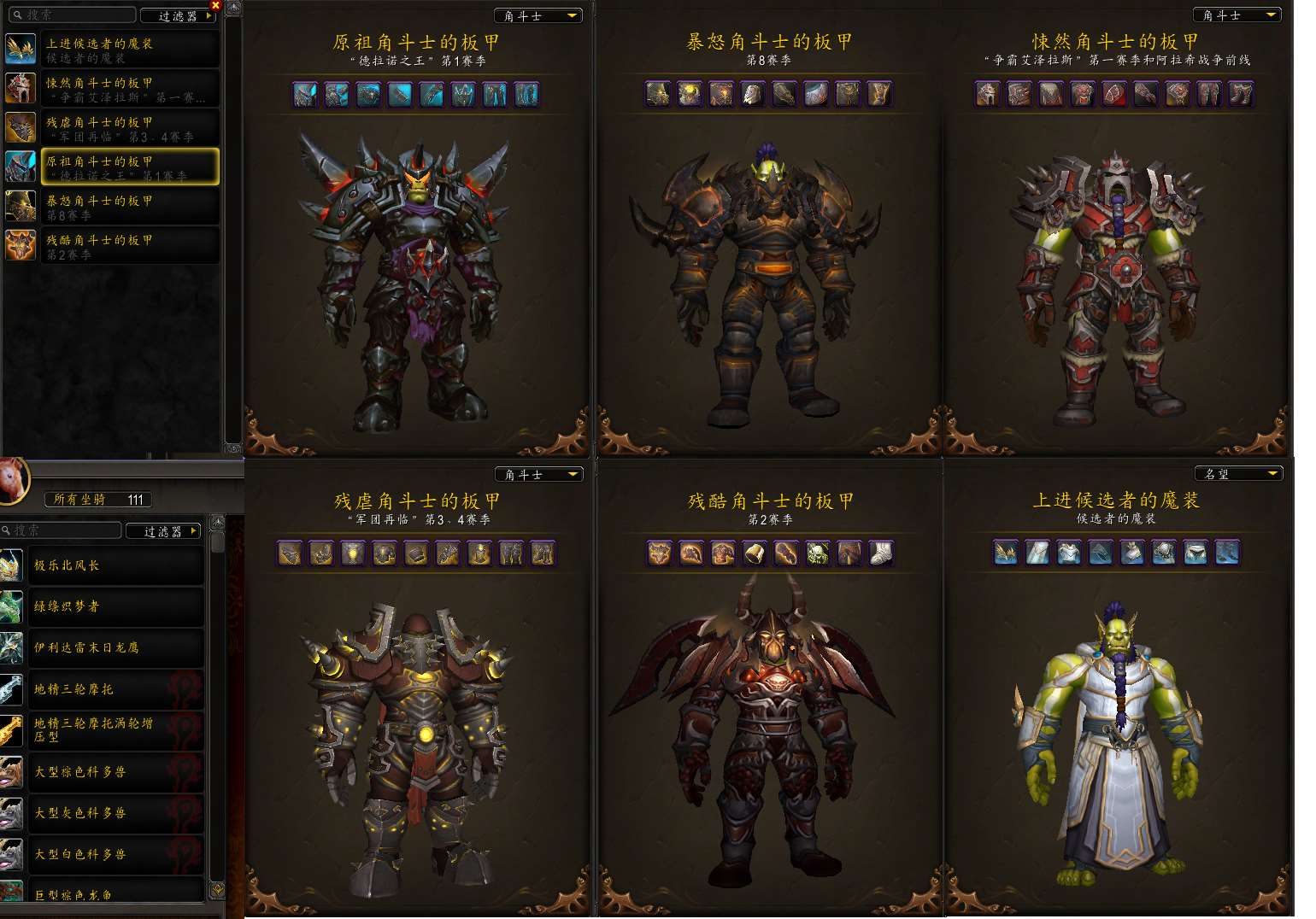Image resolution: width=1316 pixels, height=919 pixels.
Task: Open the mount list 过滤器 filter
Action: [163, 531]
